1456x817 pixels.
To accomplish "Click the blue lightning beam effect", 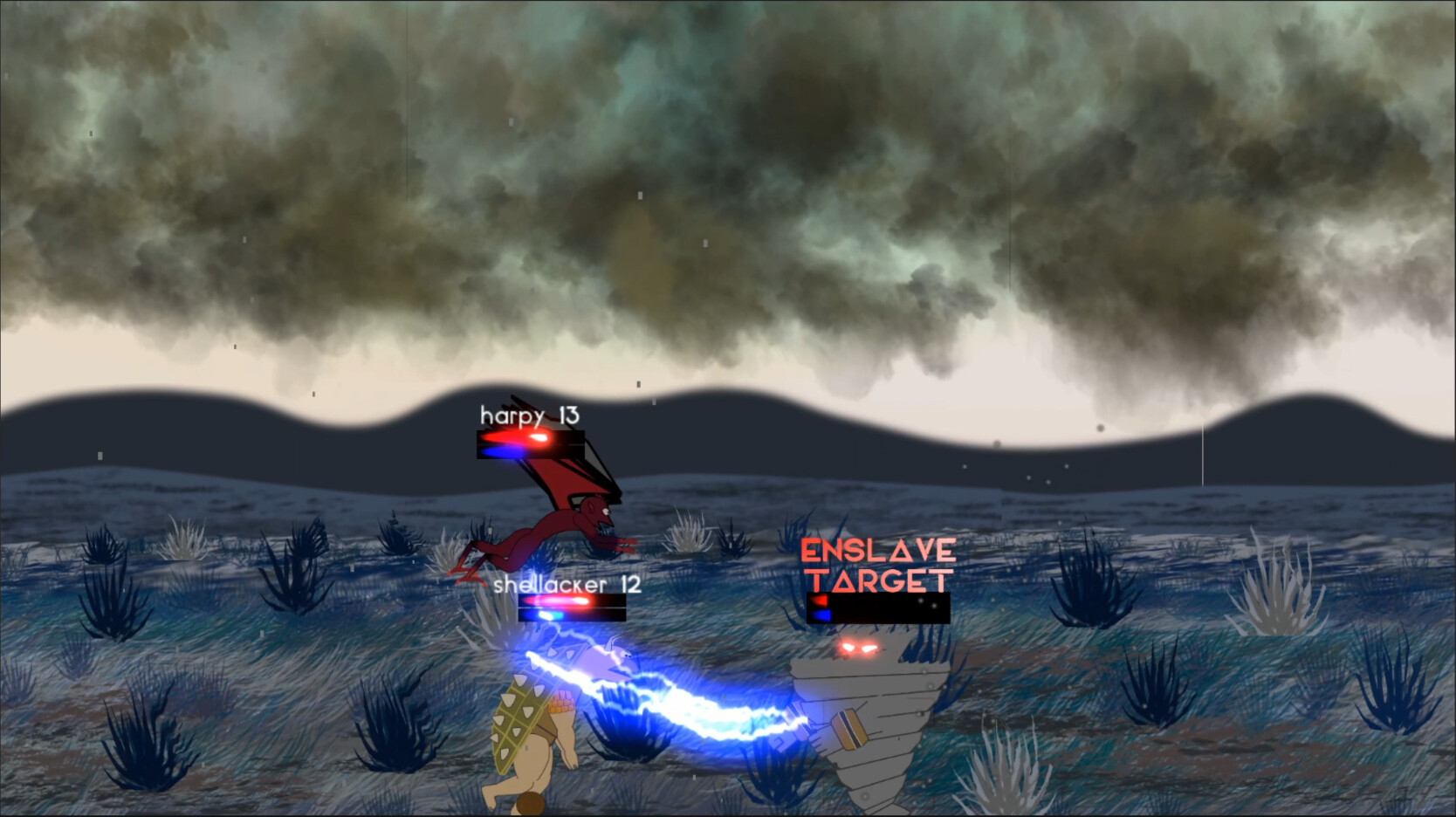I will pos(690,707).
